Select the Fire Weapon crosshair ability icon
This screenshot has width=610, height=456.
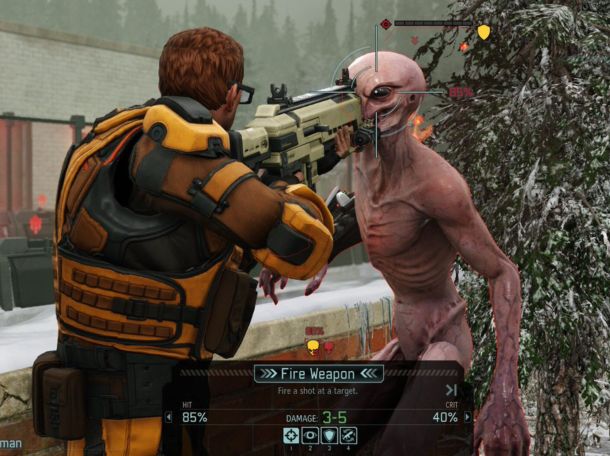[291, 435]
